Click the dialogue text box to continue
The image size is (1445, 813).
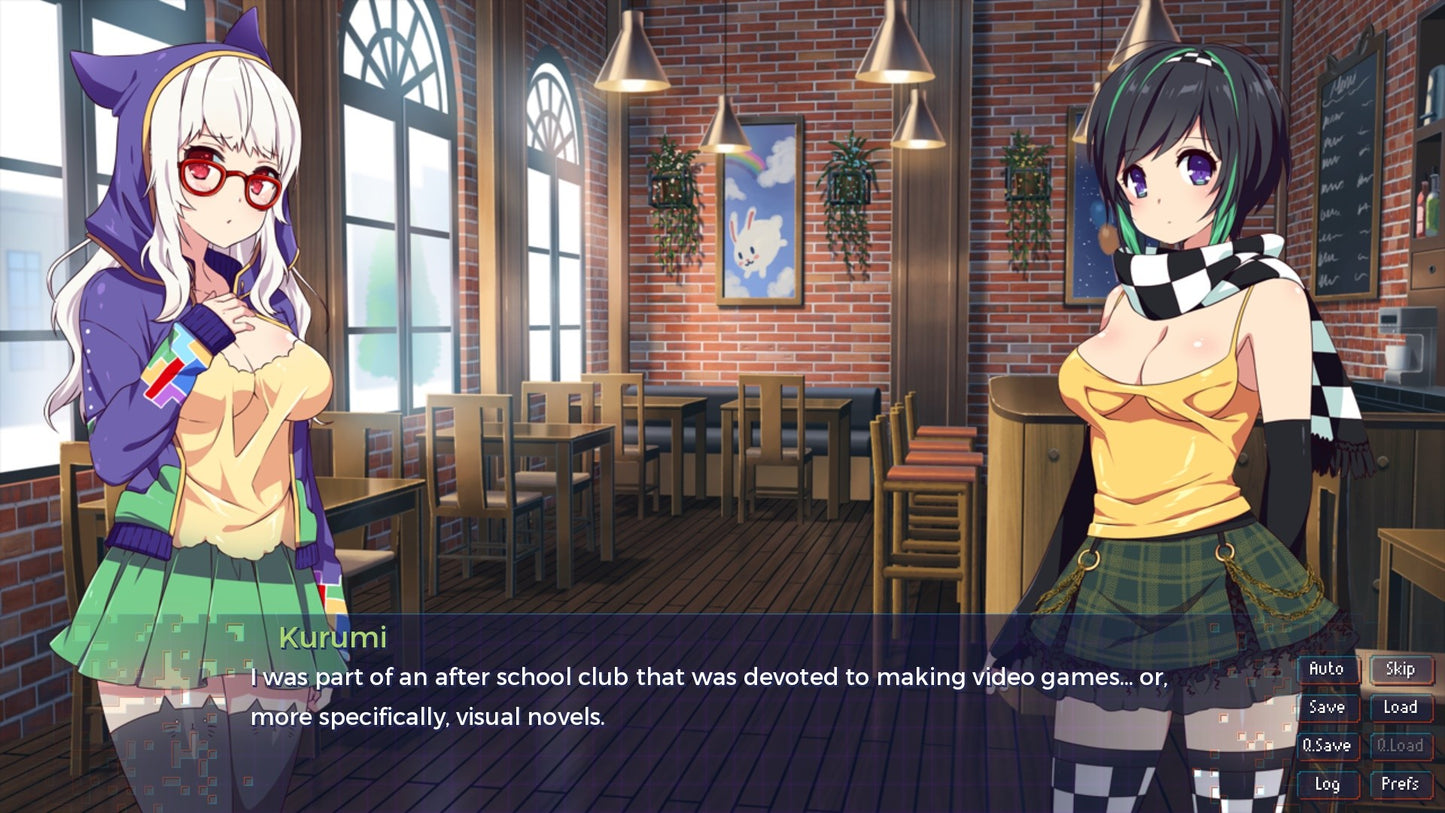pyautogui.click(x=700, y=700)
